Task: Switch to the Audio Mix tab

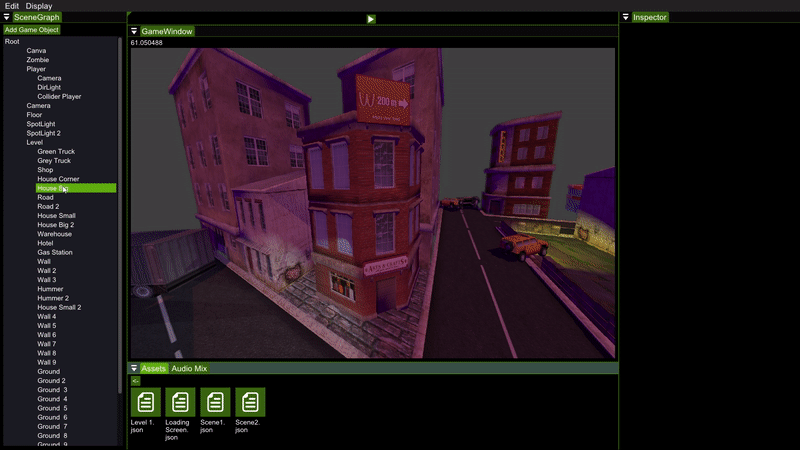Action: pos(189,369)
